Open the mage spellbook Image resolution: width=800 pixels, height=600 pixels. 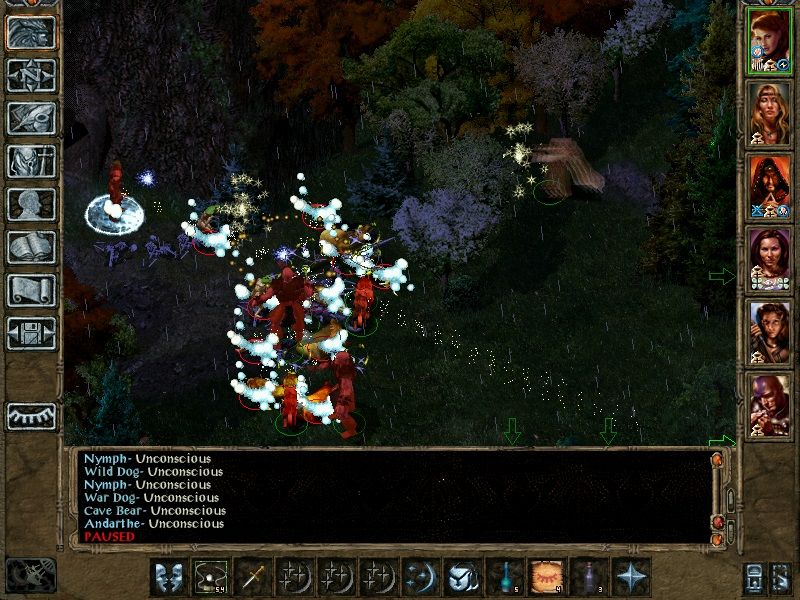point(31,247)
